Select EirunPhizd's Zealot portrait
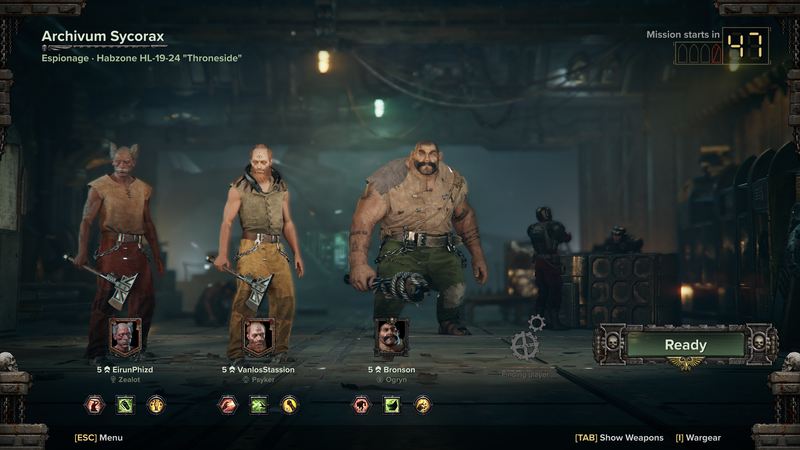 125,338
